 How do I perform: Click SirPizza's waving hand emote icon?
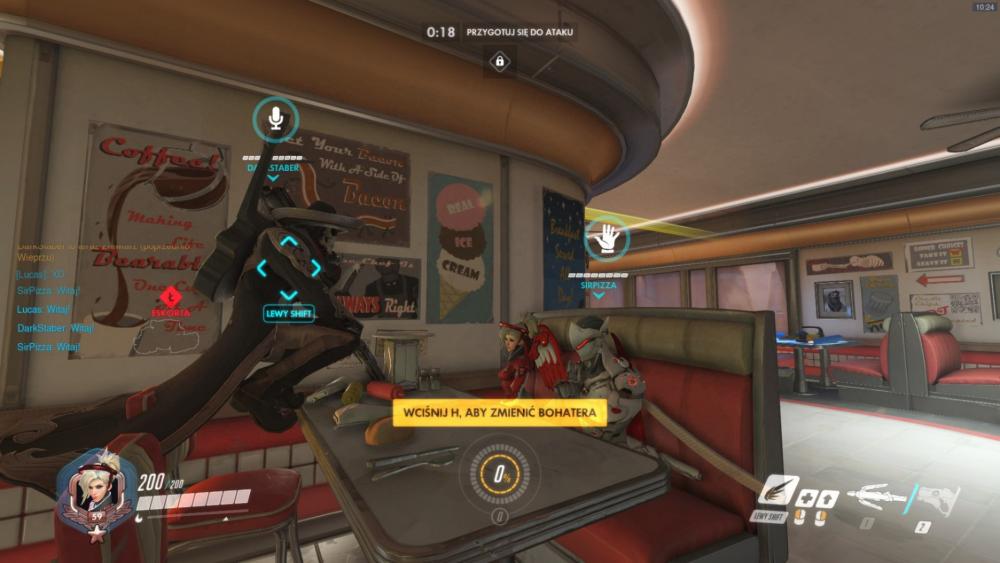pos(606,238)
